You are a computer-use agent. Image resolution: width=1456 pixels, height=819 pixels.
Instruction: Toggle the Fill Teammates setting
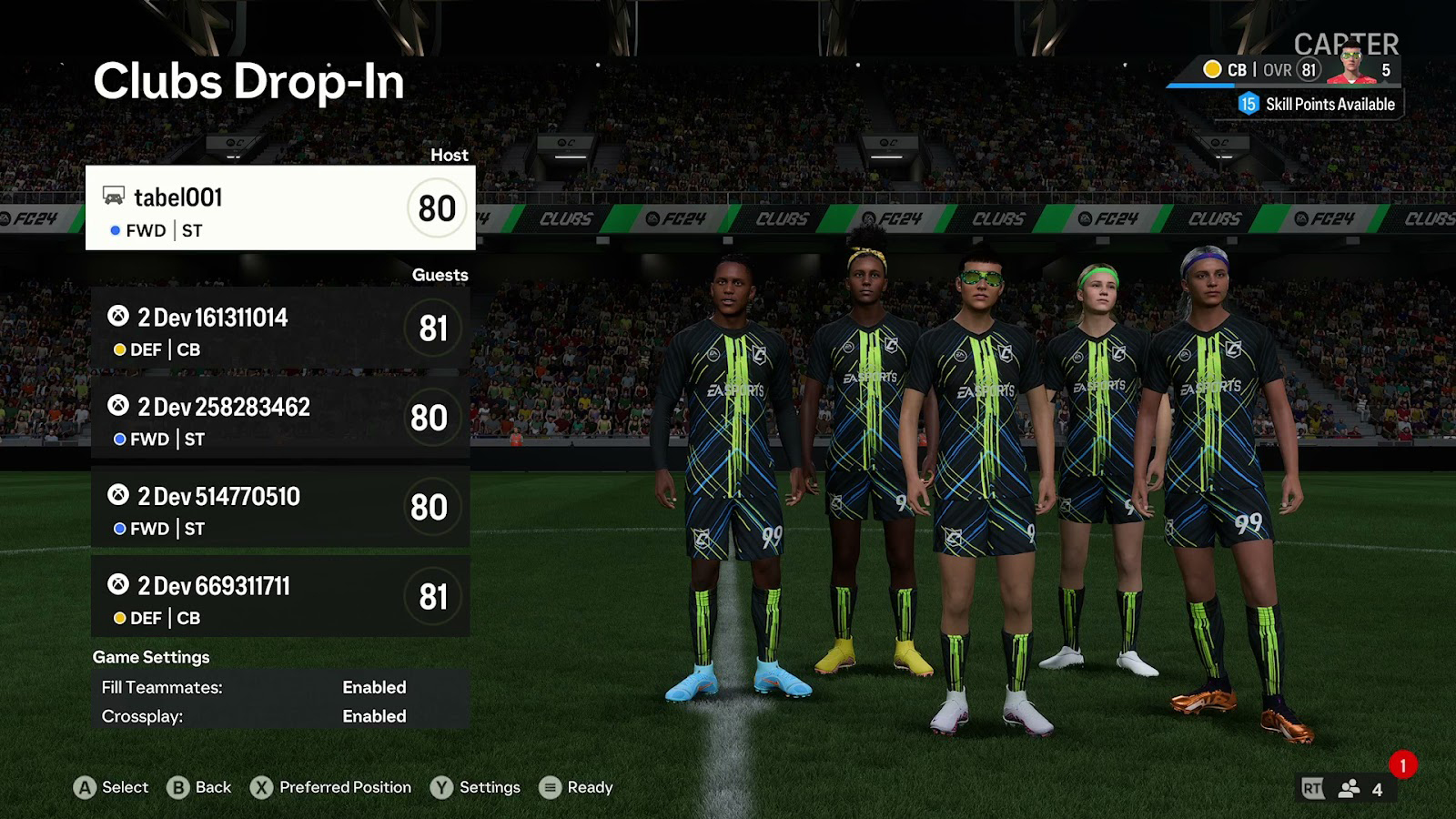pos(280,687)
